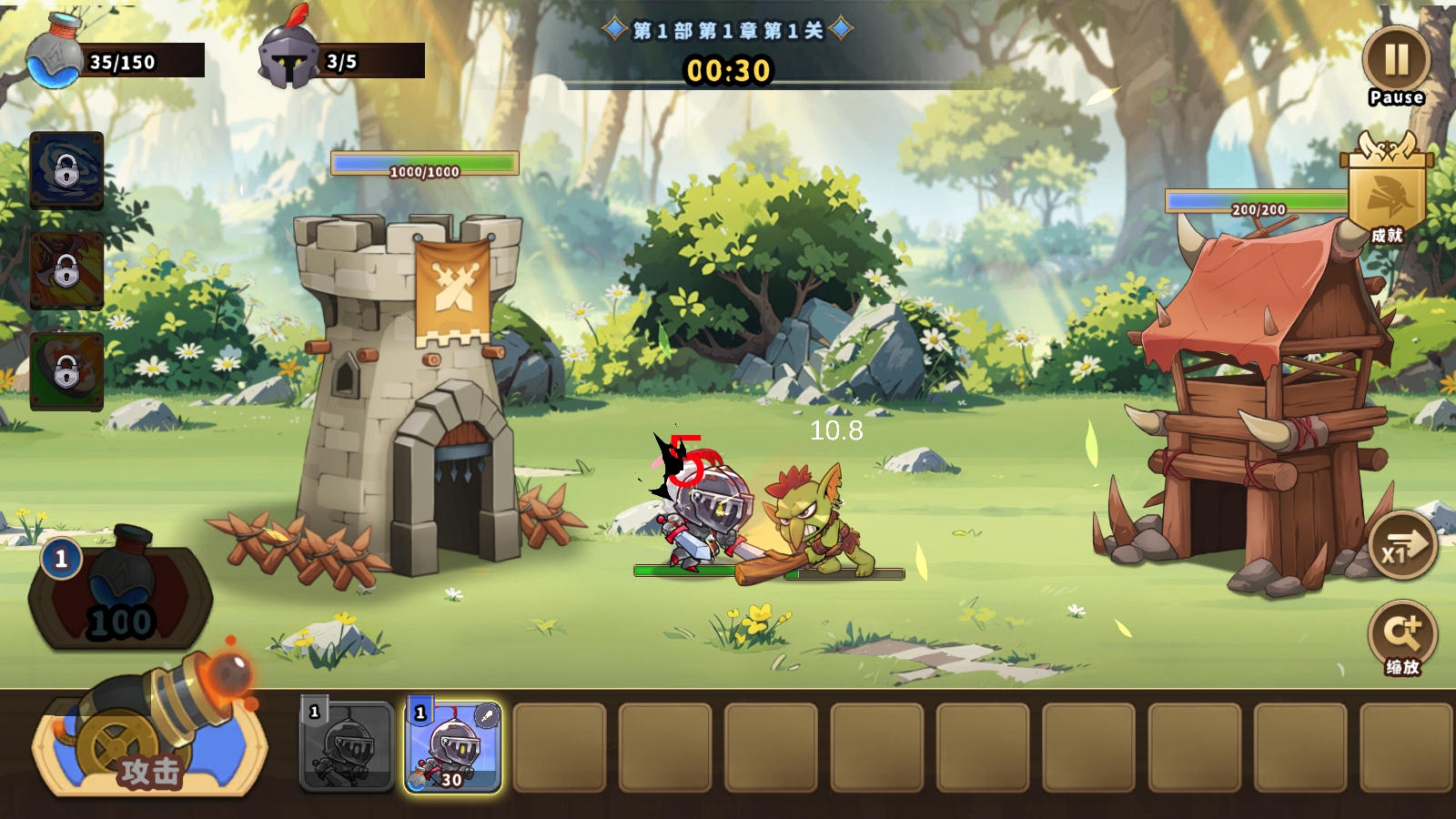Upgrade the mana potion for 100
Screen dimensions: 1456x819
point(120,593)
